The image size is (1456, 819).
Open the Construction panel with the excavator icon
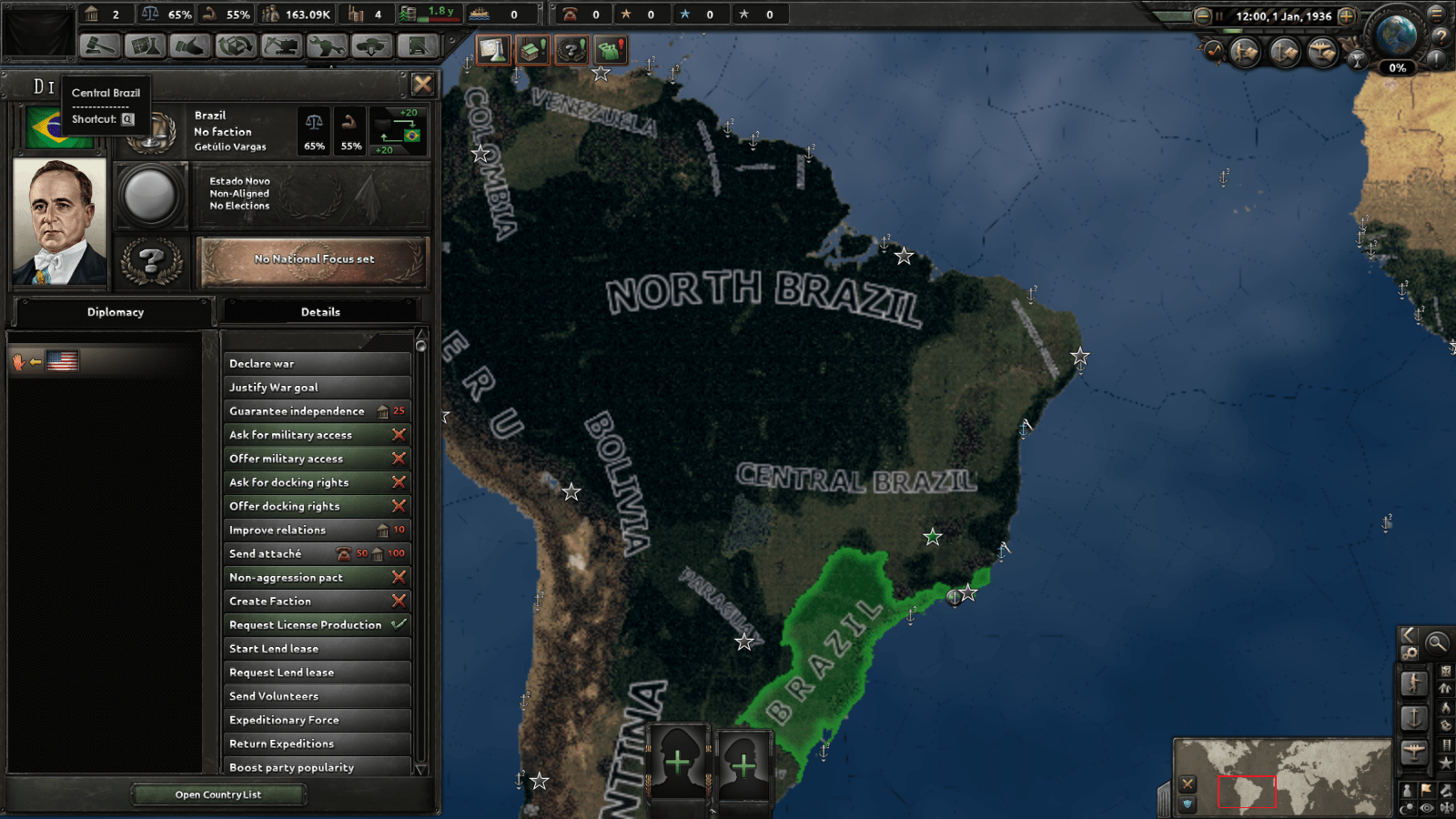(x=282, y=45)
